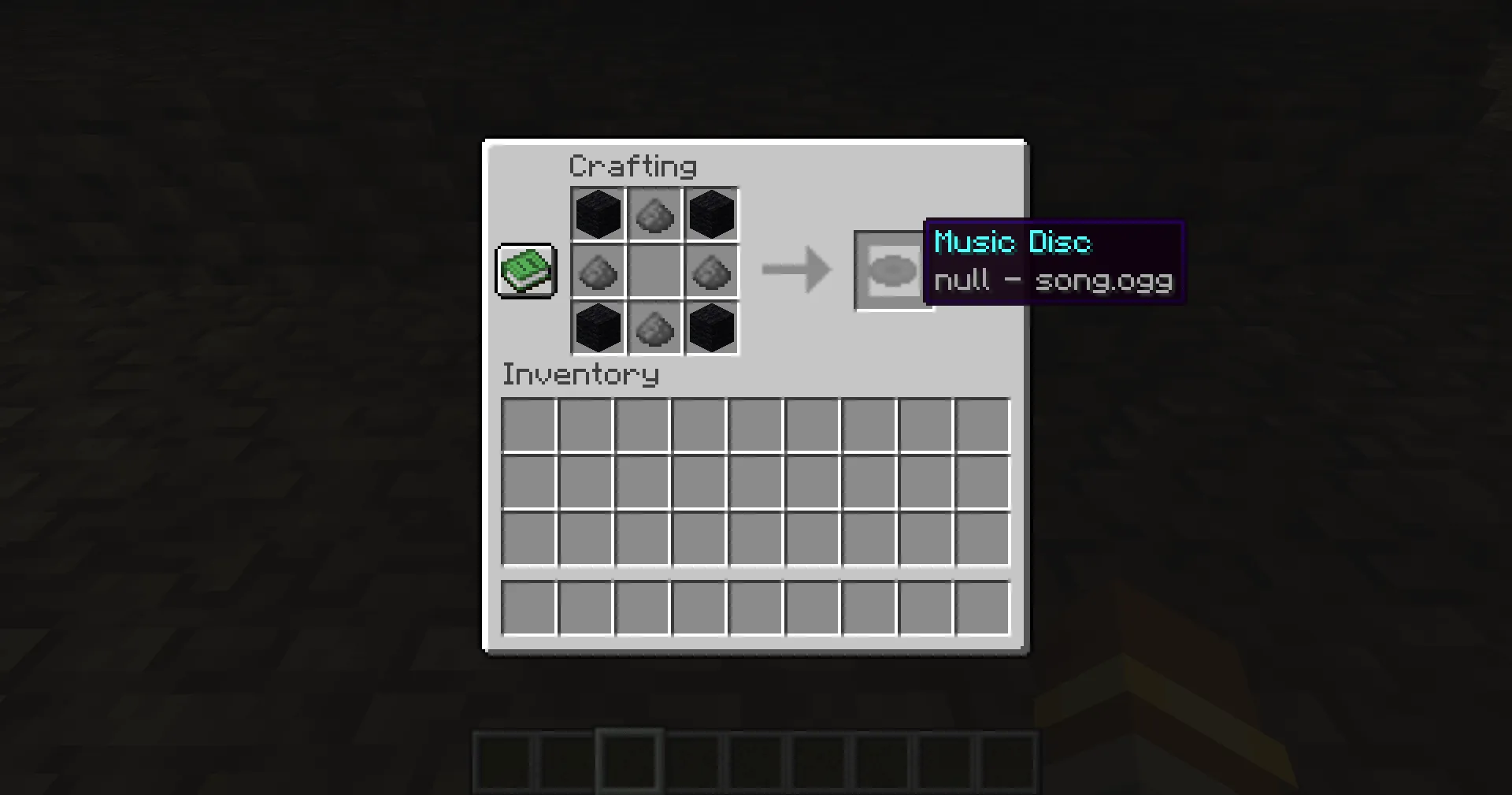Grab the obsidian block in the bottom-right crafting slot
Viewport: 1512px width, 795px height.
(x=711, y=329)
